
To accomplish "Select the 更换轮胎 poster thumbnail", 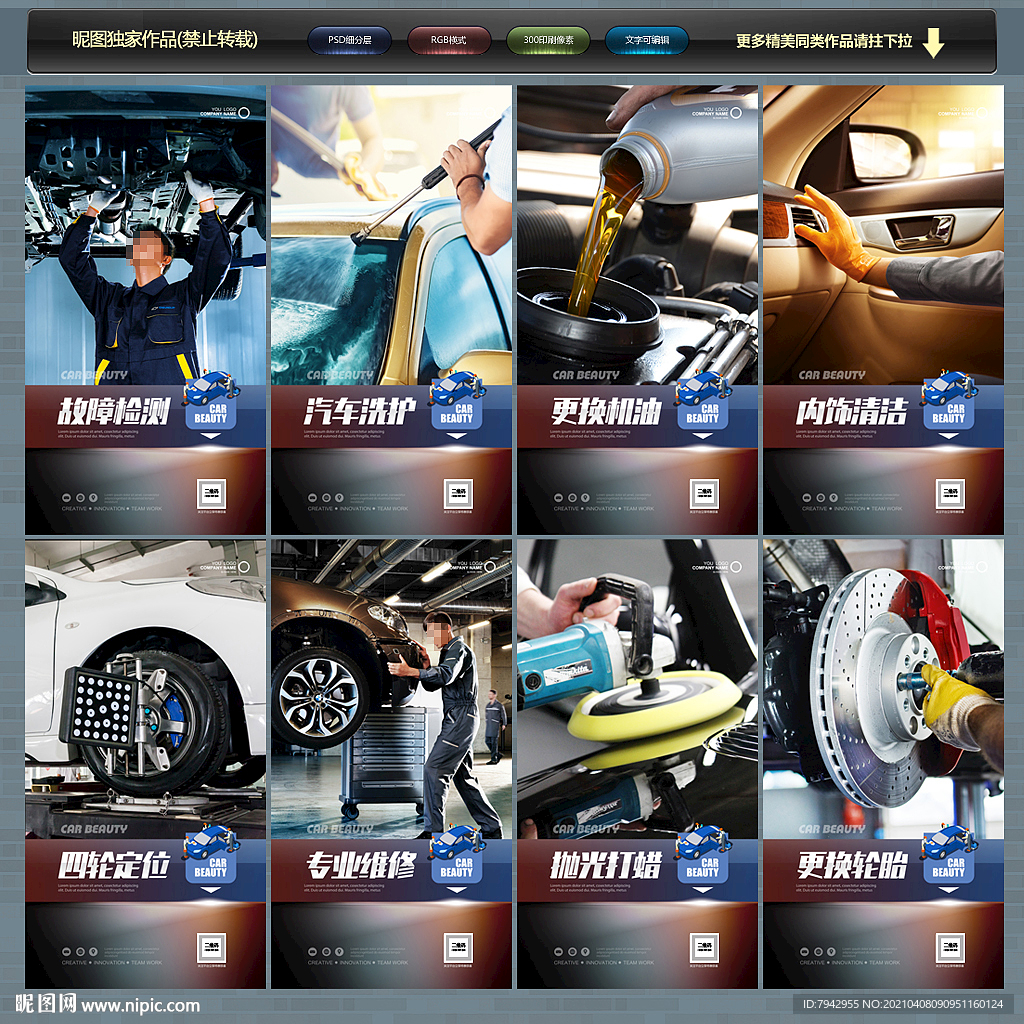I will click(x=883, y=764).
